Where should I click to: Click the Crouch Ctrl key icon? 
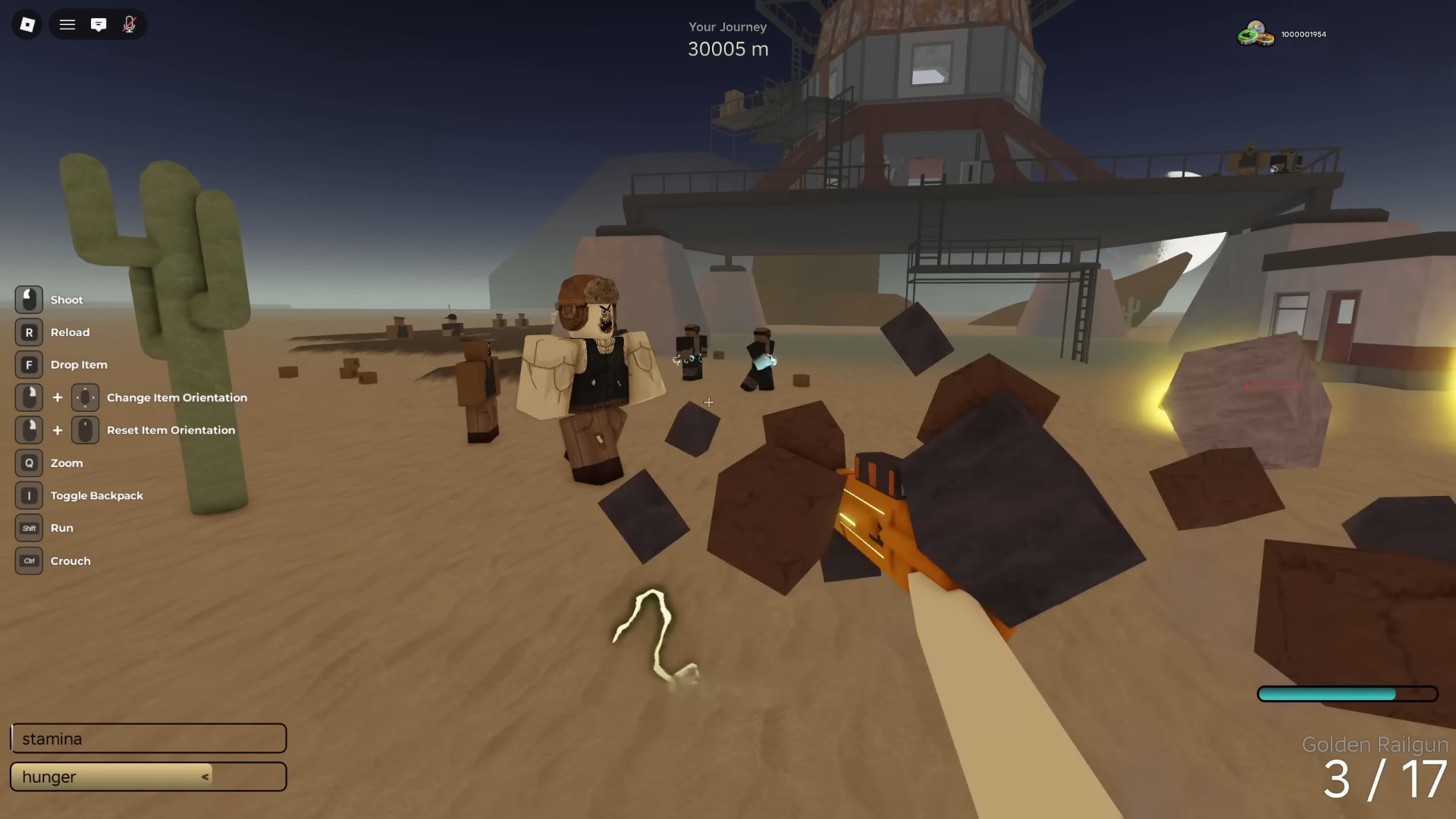coord(29,561)
